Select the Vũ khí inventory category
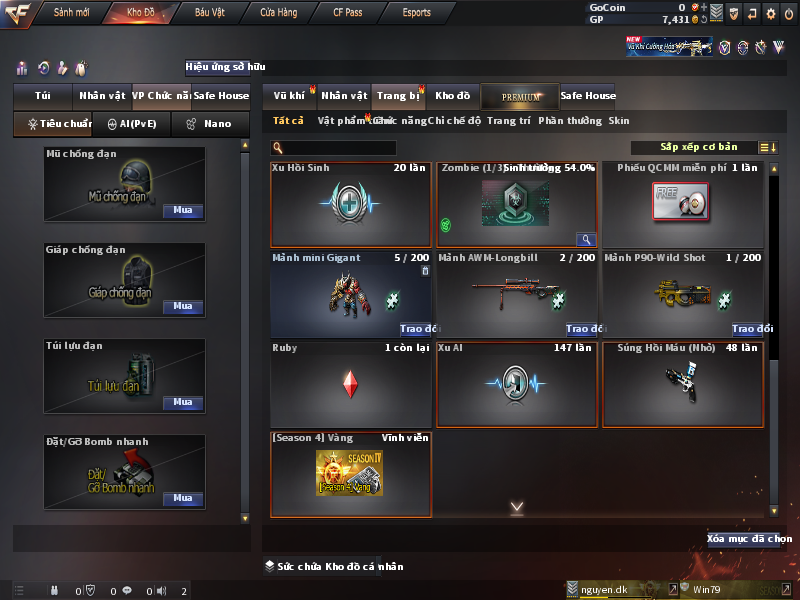The width and height of the screenshot is (800, 600). pos(289,96)
